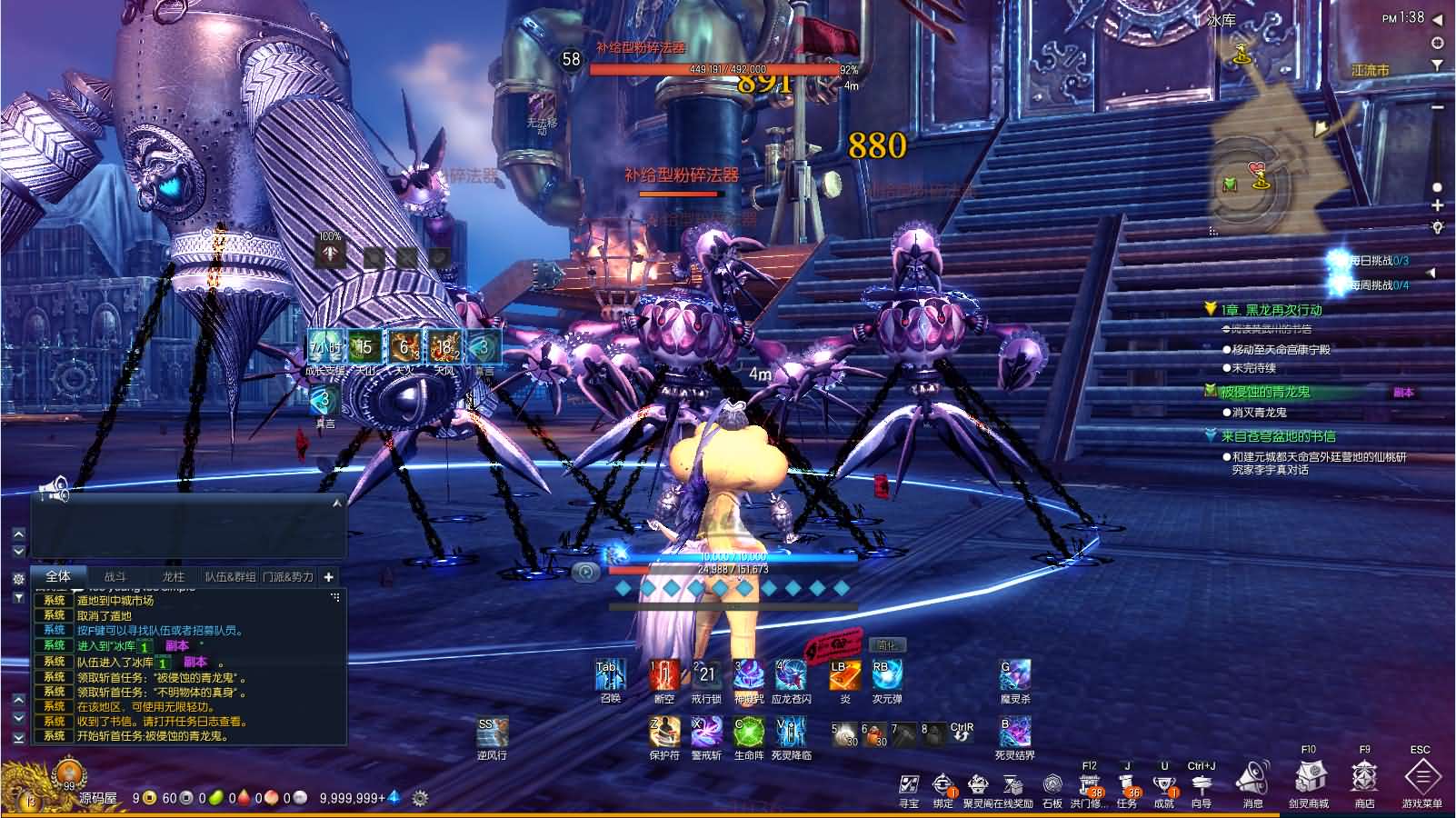The image size is (1456, 818).
Task: Open the 商店 shop icon
Action: 1363,783
